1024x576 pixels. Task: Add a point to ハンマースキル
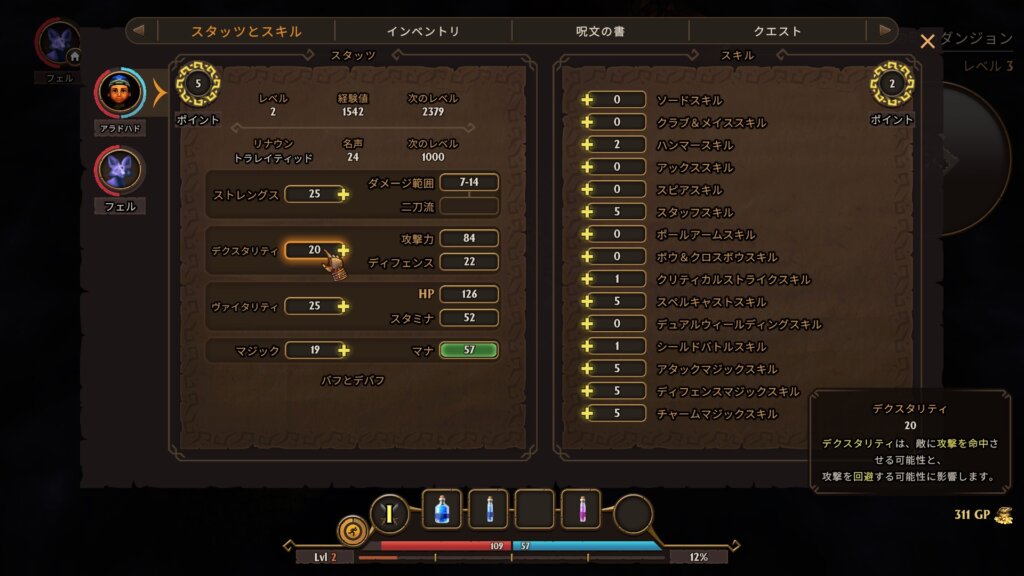(587, 145)
